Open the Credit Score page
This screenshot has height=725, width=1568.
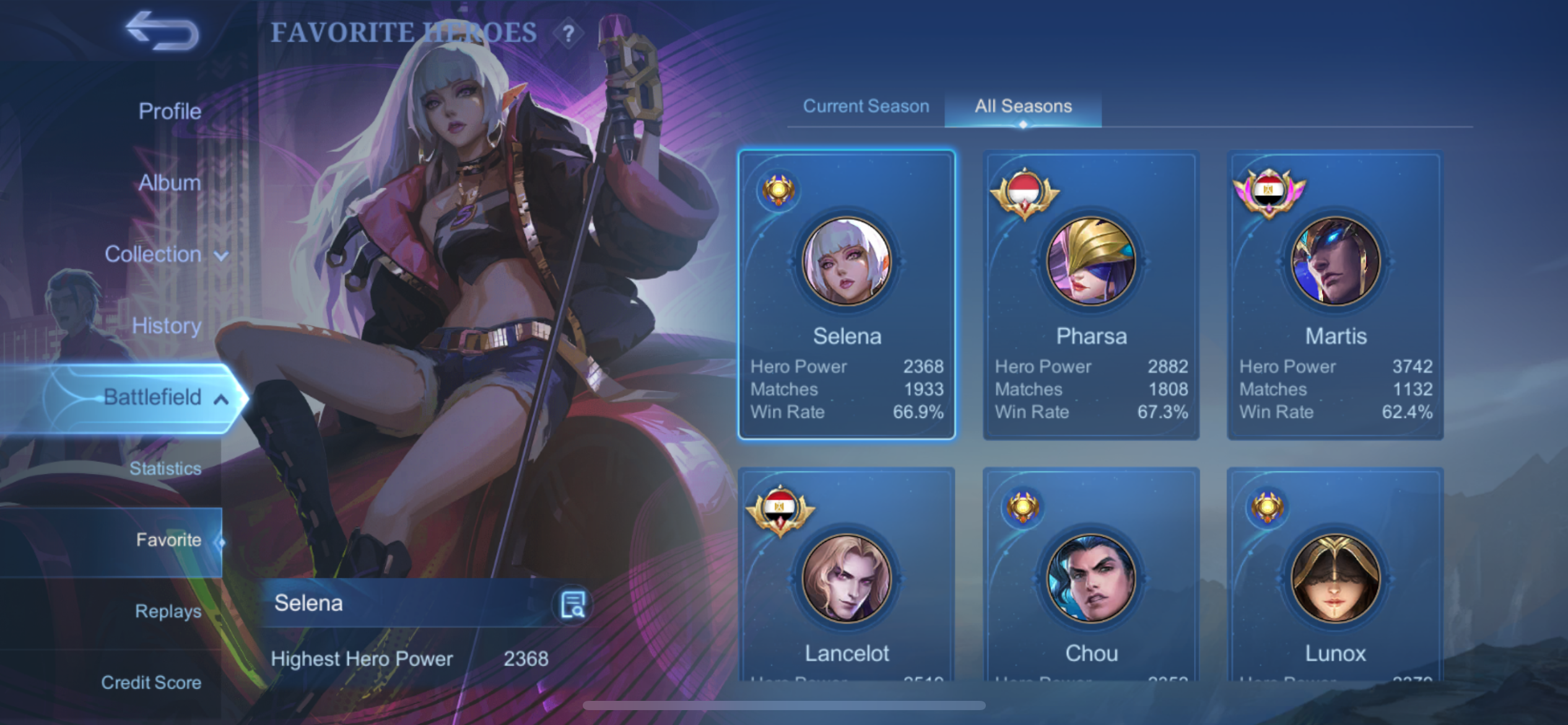(x=151, y=682)
